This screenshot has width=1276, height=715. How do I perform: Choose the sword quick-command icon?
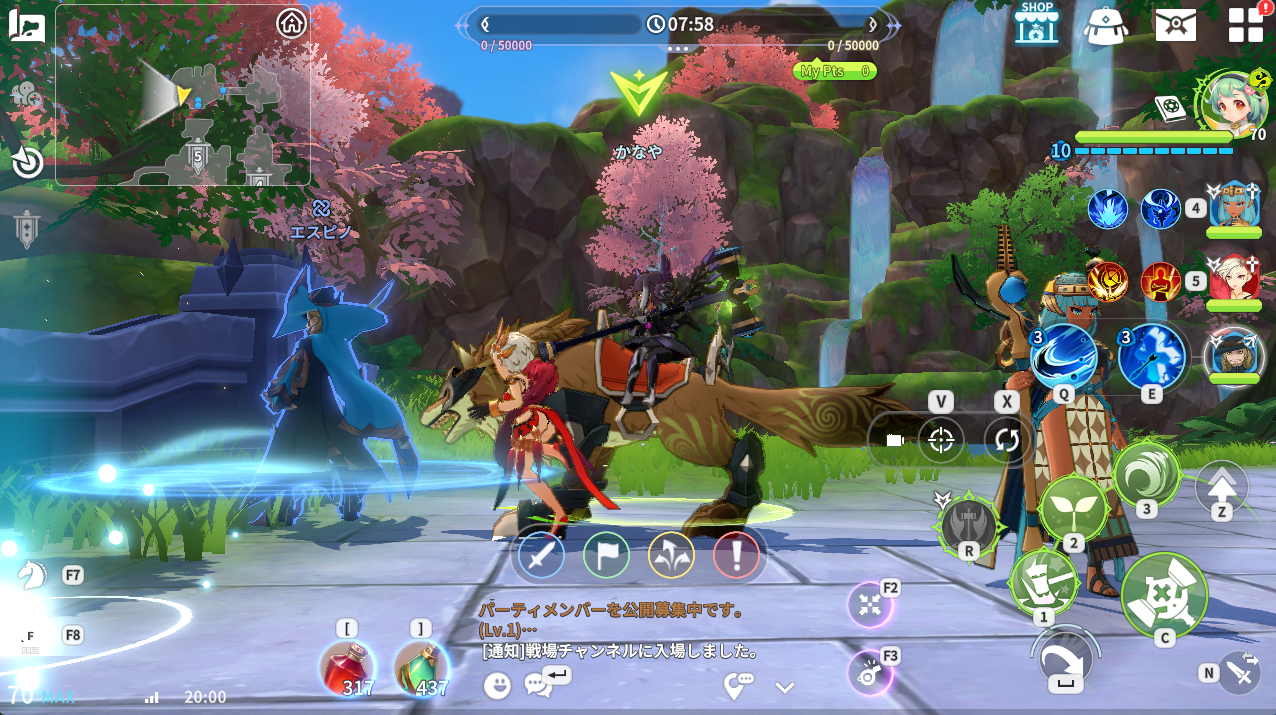click(541, 555)
